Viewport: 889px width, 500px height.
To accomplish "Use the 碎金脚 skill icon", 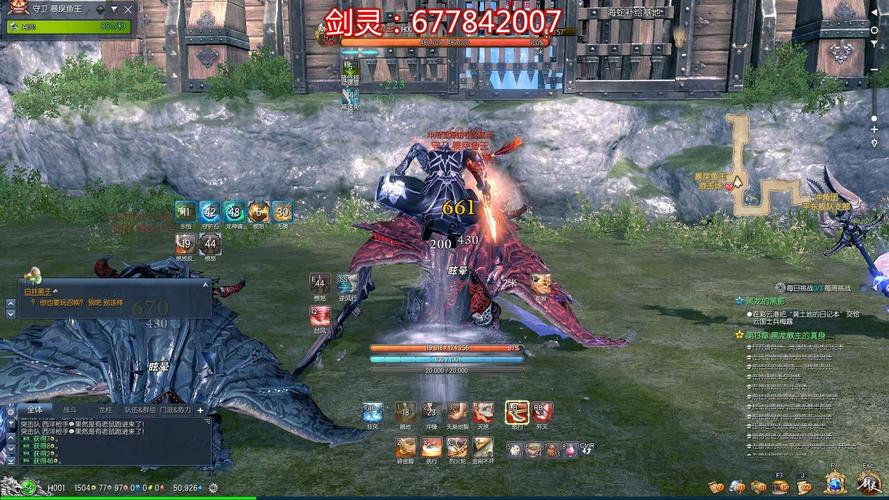I will tap(404, 449).
